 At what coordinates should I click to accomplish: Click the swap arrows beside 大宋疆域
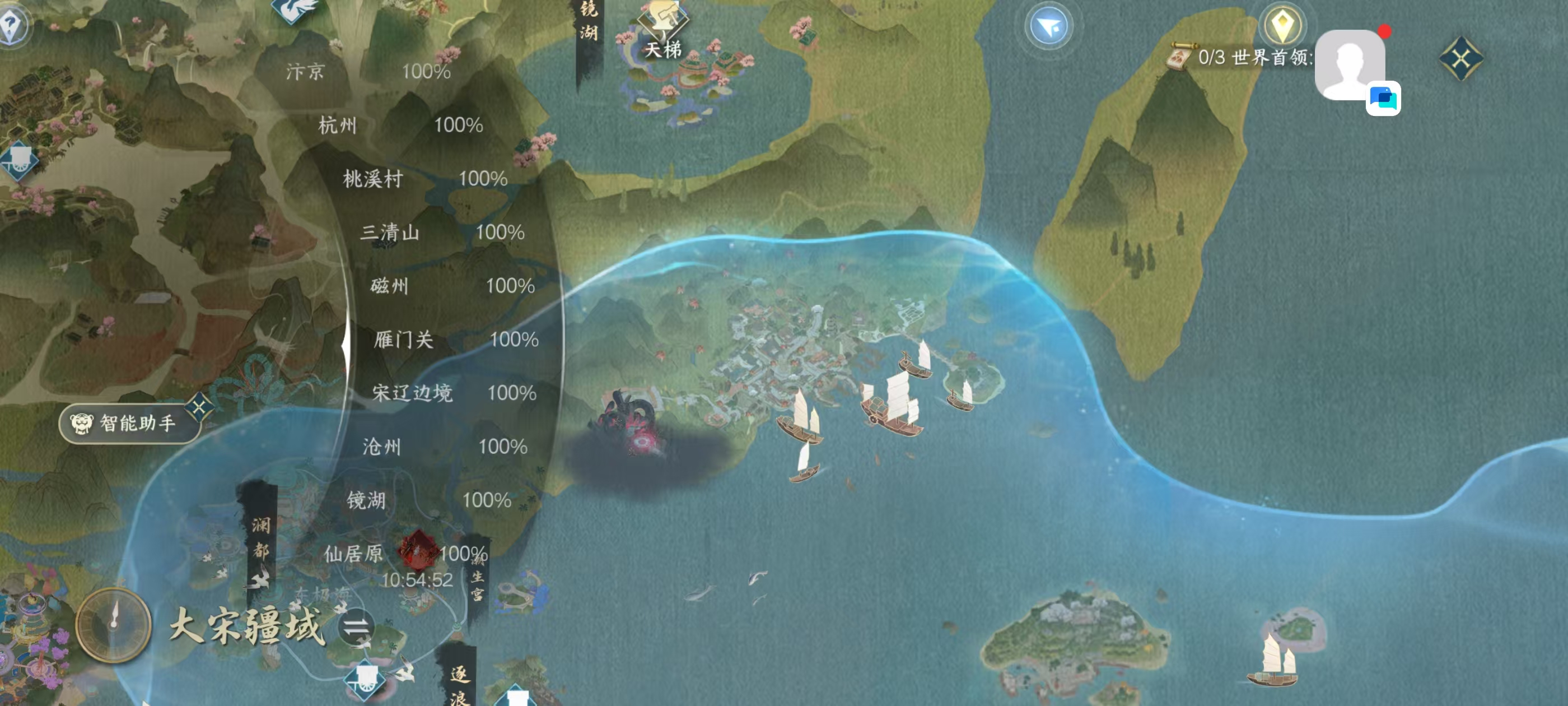click(x=357, y=627)
